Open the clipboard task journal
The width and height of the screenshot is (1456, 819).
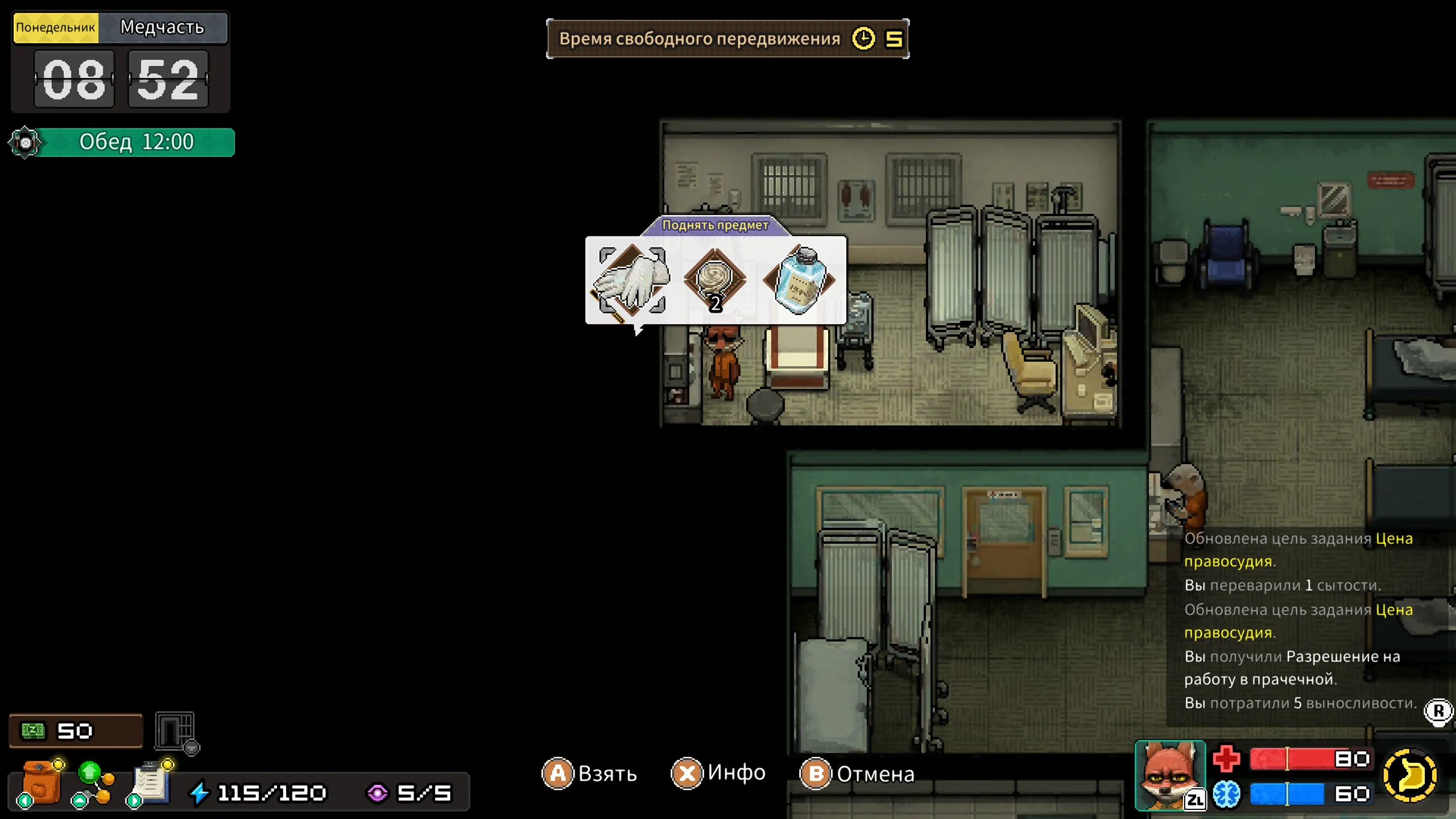point(150,783)
